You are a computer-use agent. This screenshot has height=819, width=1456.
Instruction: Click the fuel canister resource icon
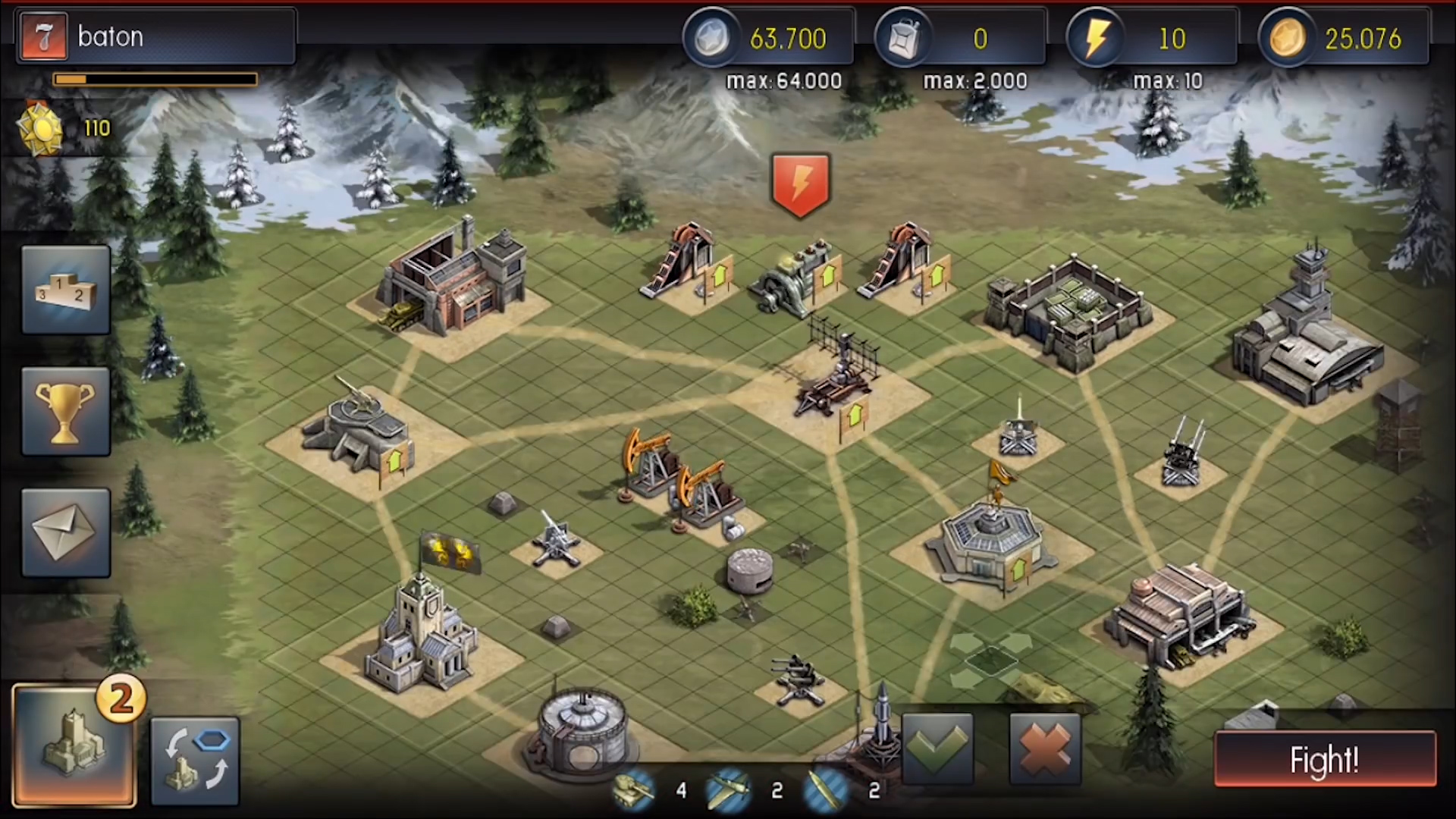[x=903, y=38]
